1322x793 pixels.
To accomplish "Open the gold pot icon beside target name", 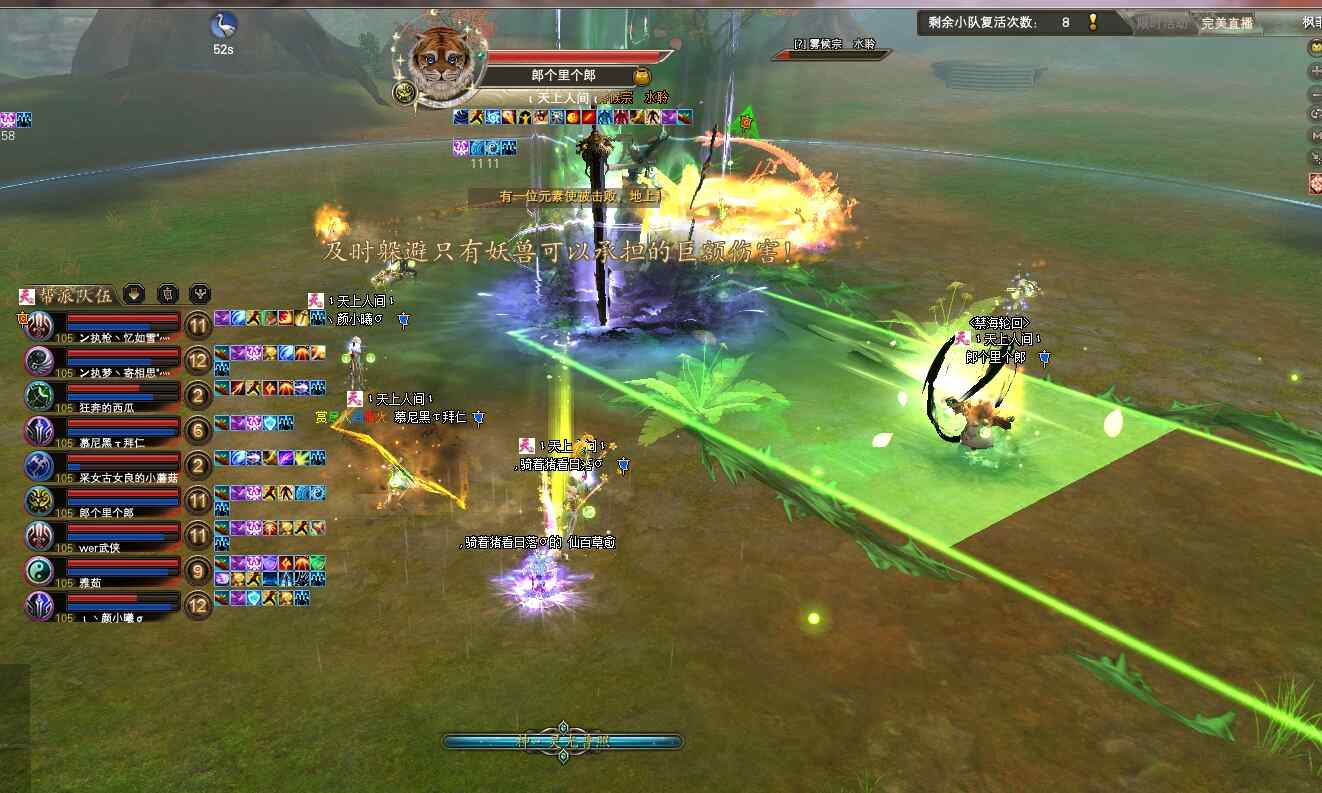I will [642, 76].
